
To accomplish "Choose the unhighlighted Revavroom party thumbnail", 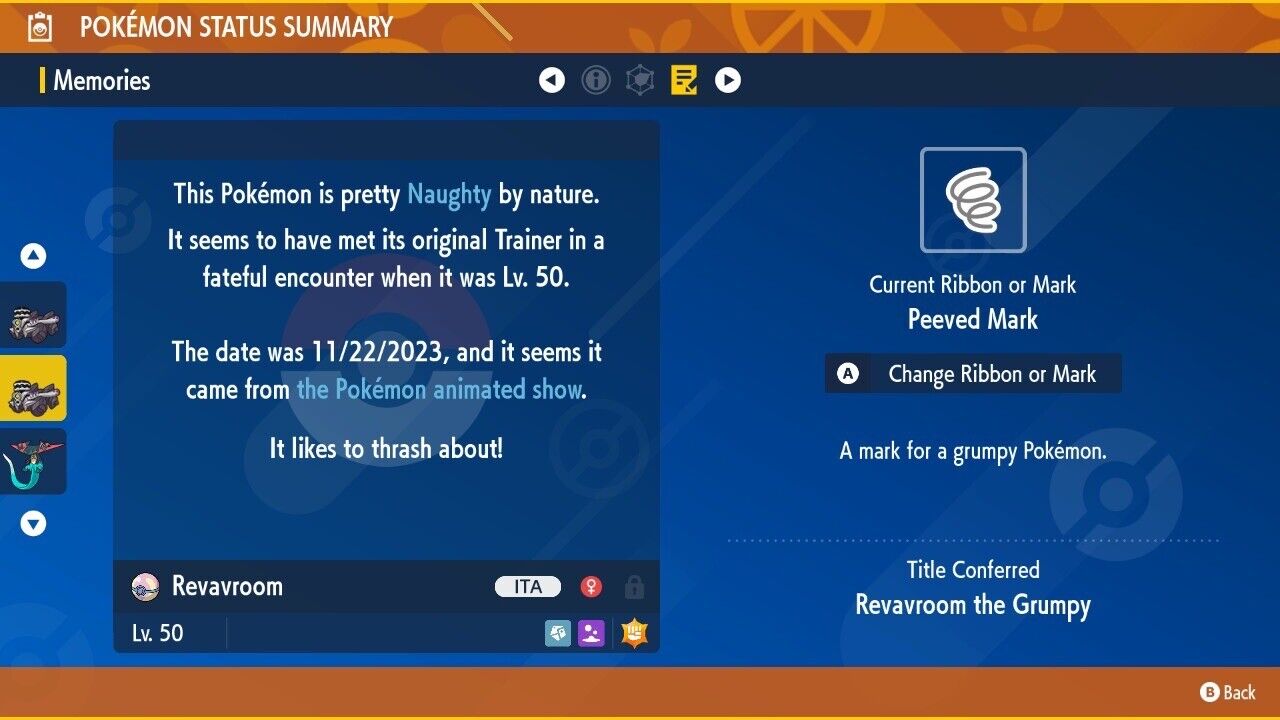I will pos(34,315).
